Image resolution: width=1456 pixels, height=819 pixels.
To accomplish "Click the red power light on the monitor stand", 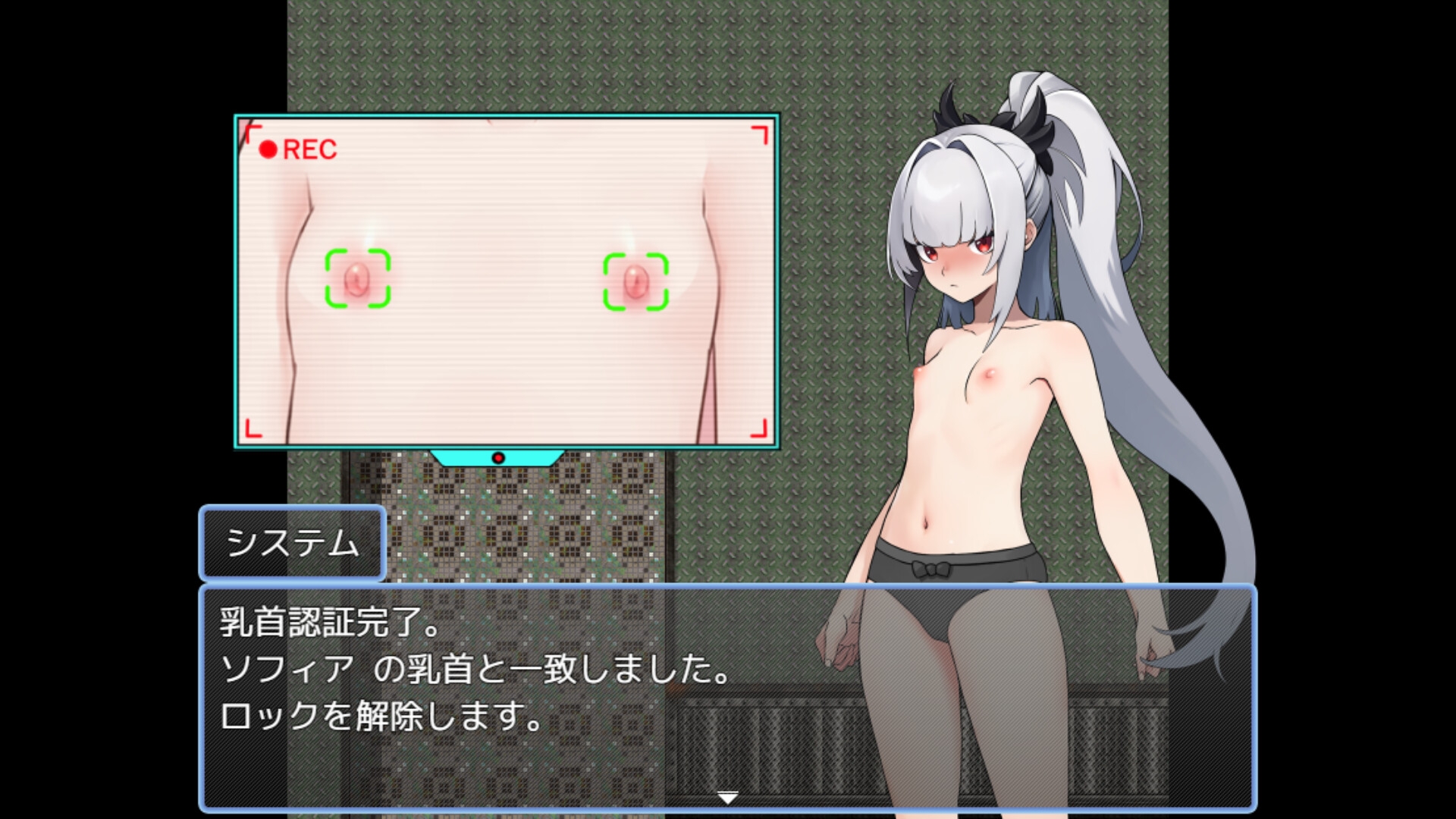I will (x=498, y=457).
